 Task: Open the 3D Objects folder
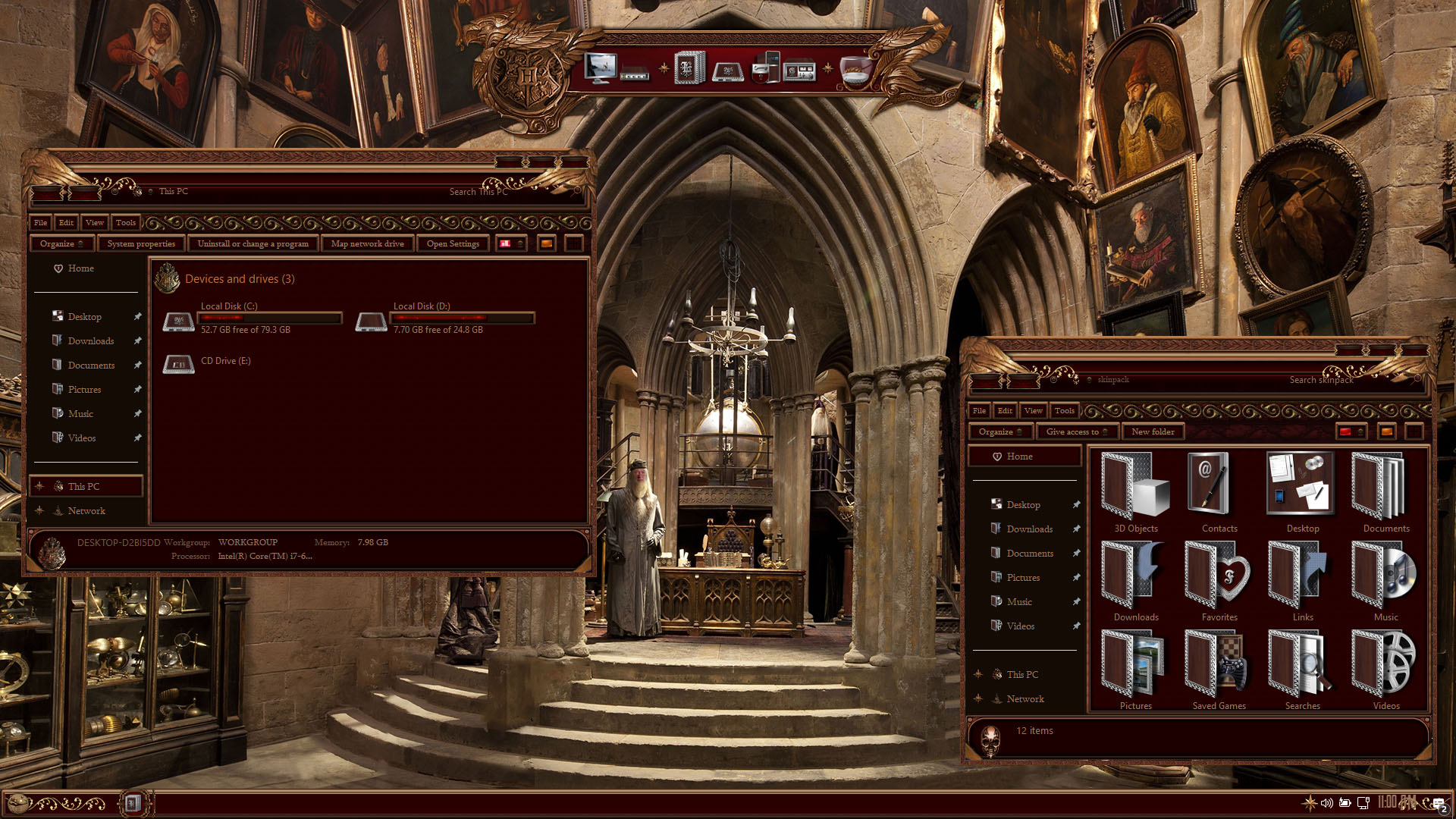1135,489
